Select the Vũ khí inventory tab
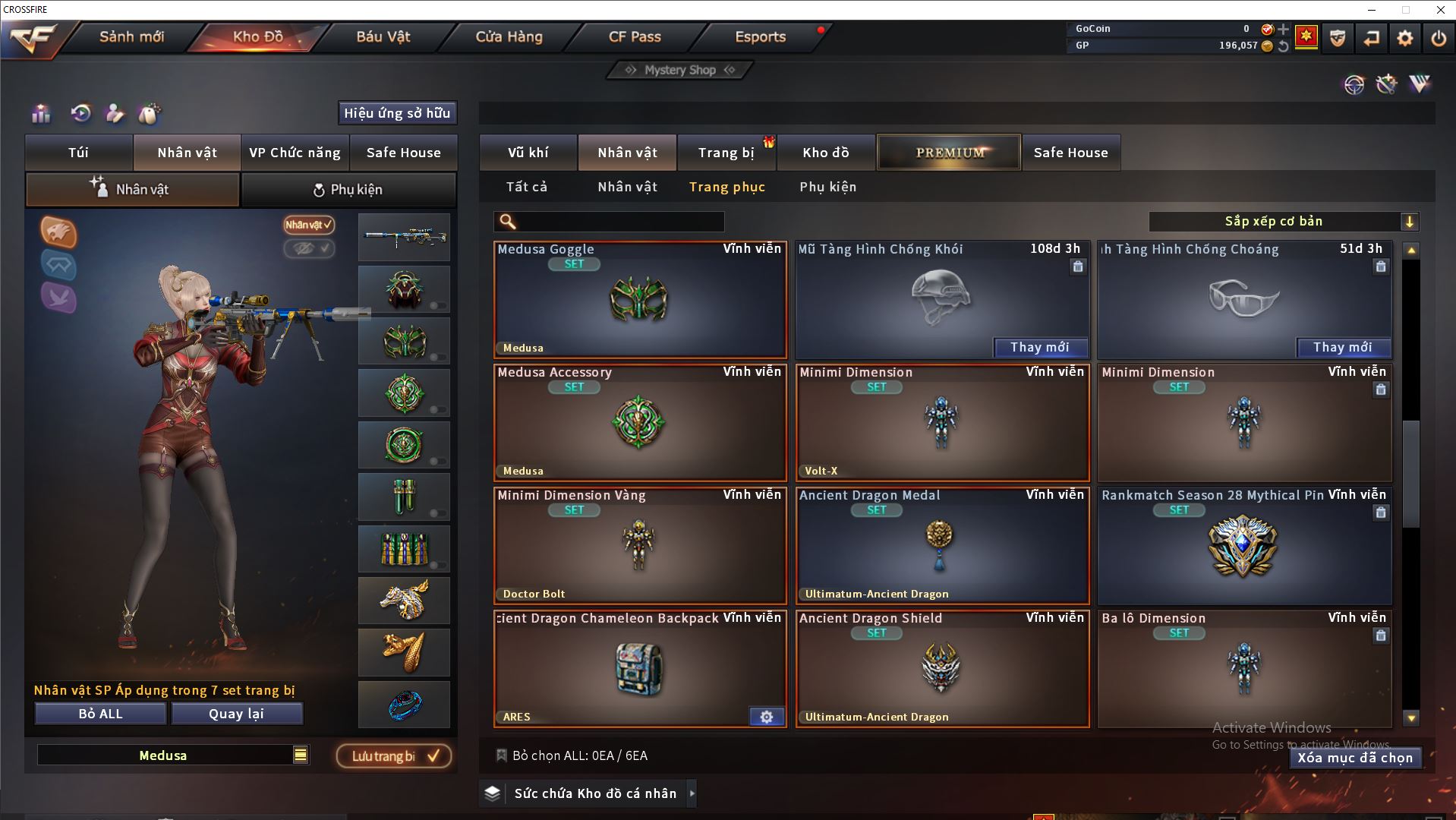 [x=528, y=153]
